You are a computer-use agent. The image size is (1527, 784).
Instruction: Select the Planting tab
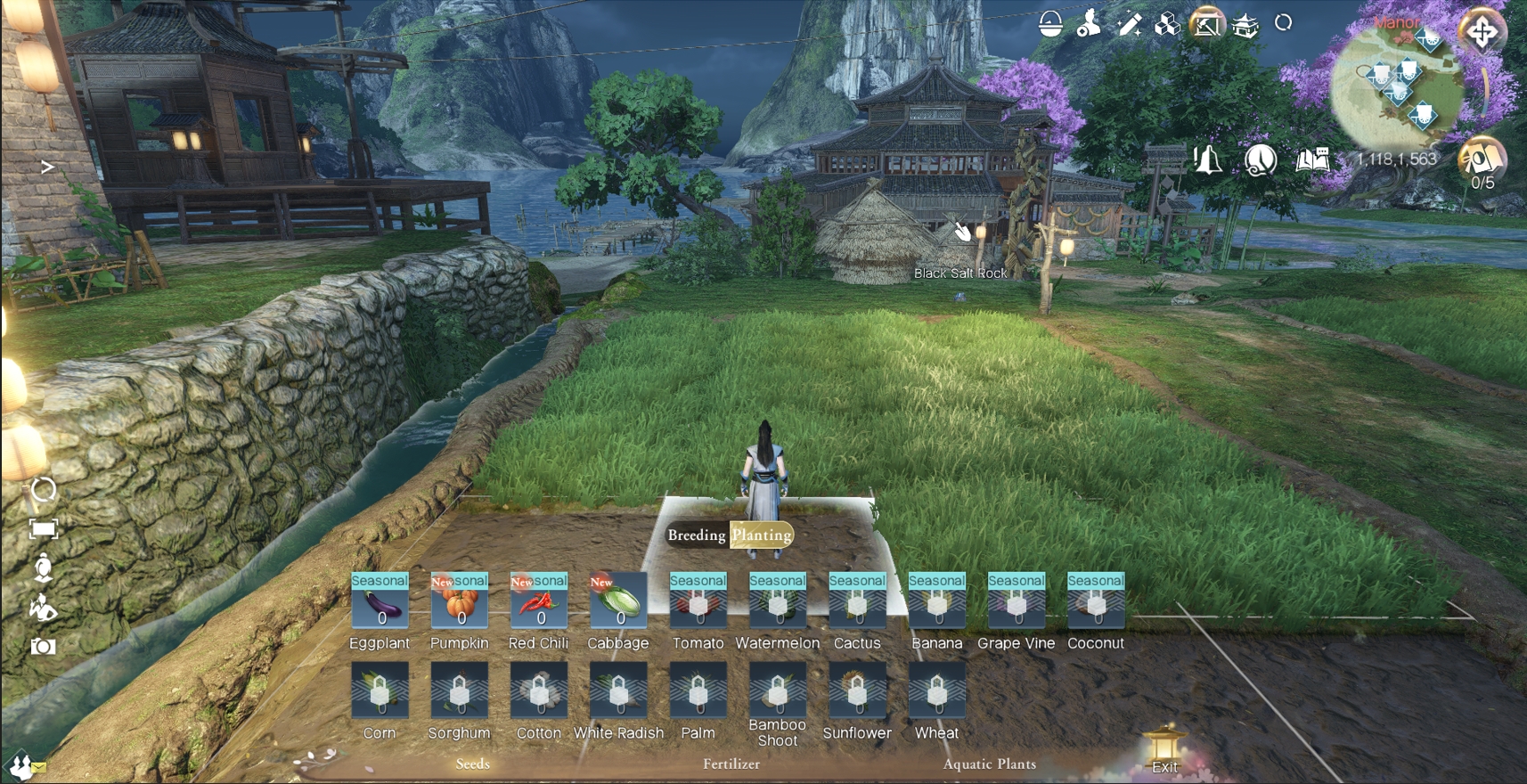762,535
